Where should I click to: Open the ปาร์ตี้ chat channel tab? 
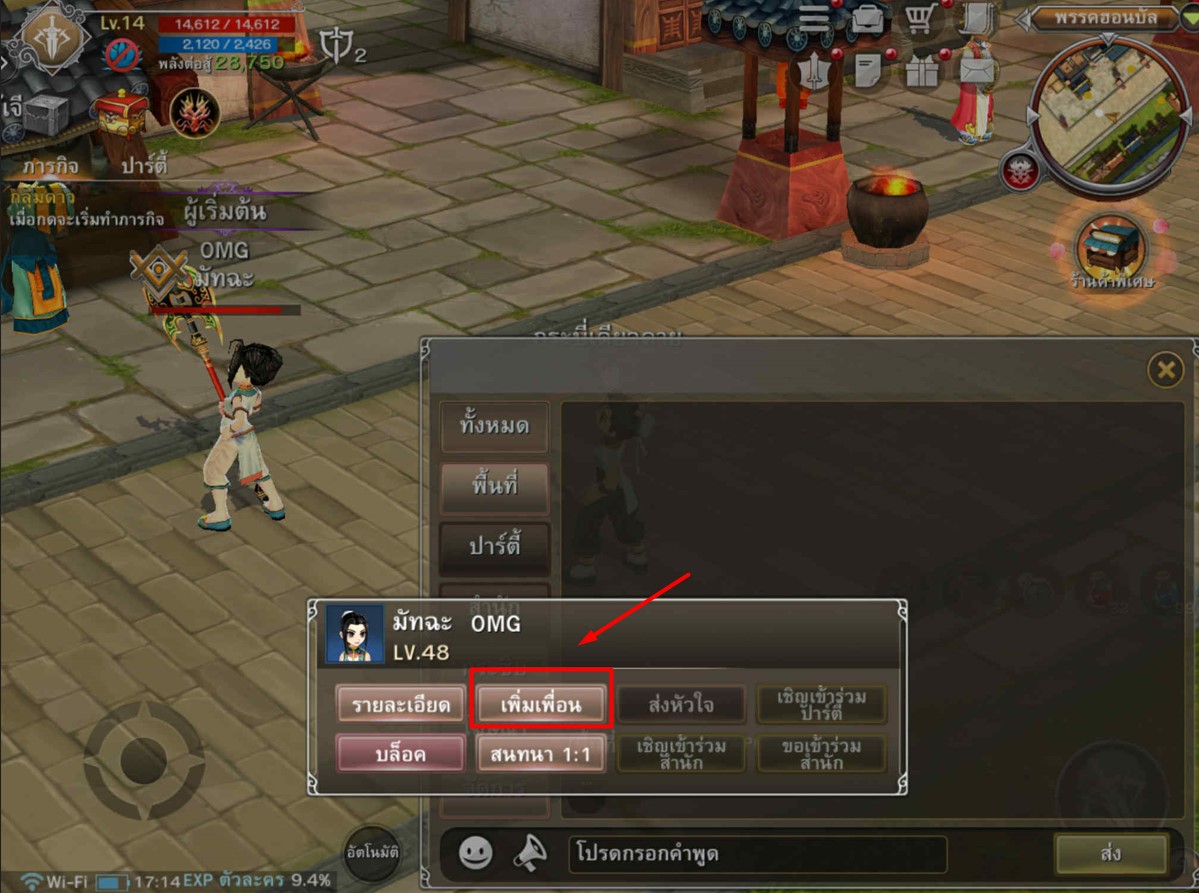[494, 548]
